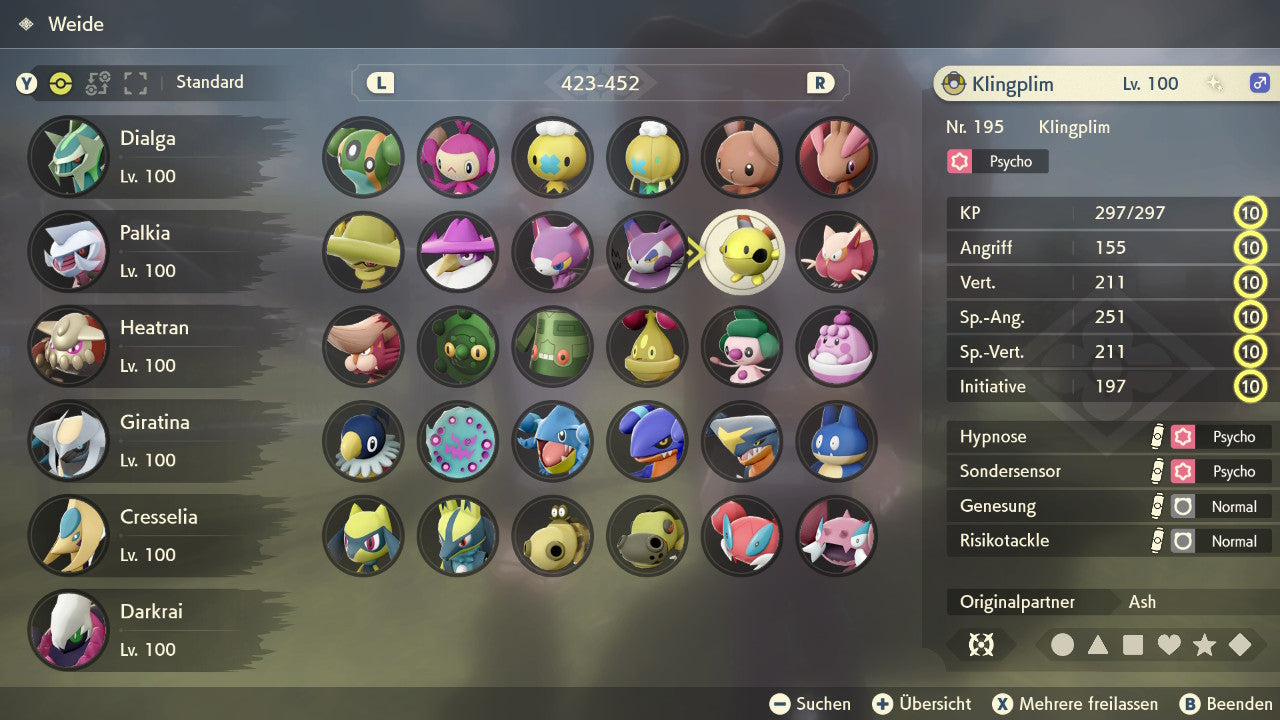The image size is (1280, 720).
Task: Select Palkia in the party list
Action: (150, 251)
